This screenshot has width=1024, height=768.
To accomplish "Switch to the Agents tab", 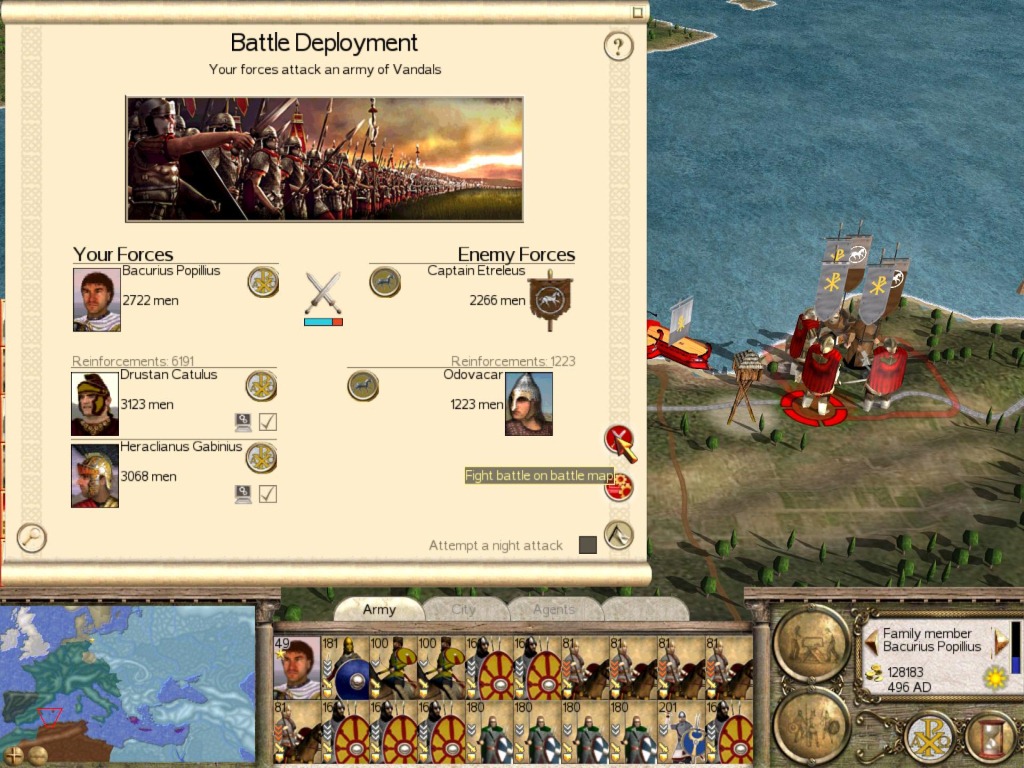I will pyautogui.click(x=554, y=609).
